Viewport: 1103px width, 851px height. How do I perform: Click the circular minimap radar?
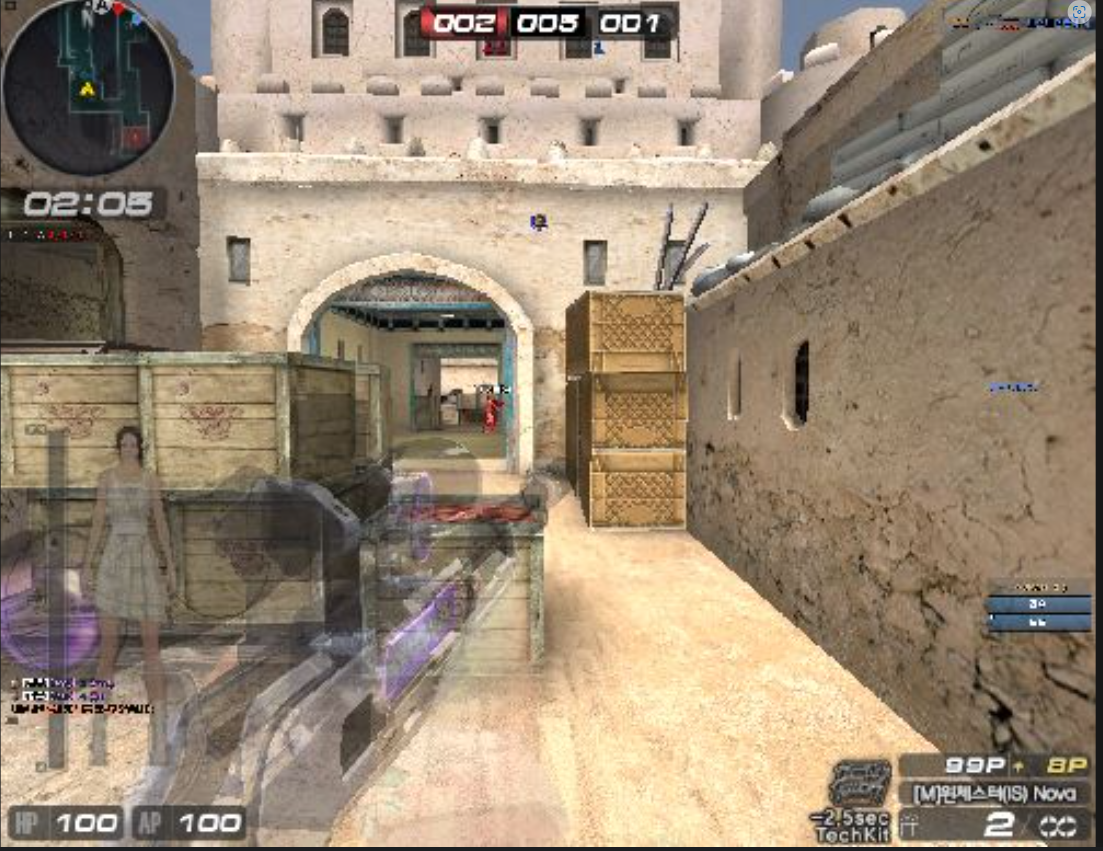88,87
